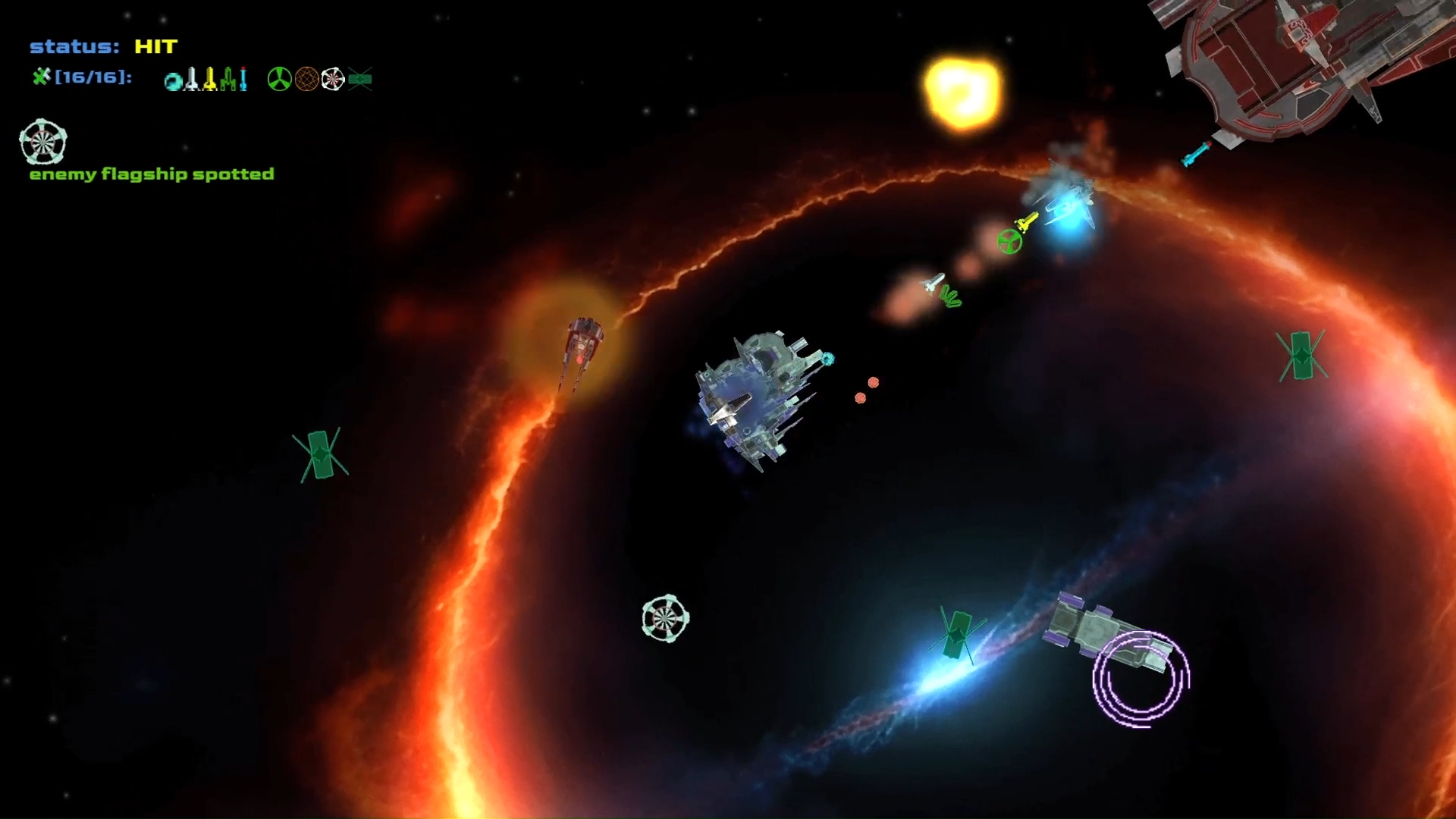Click the enemy flagship spotted alert text
The height and width of the screenshot is (819, 1456).
152,174
